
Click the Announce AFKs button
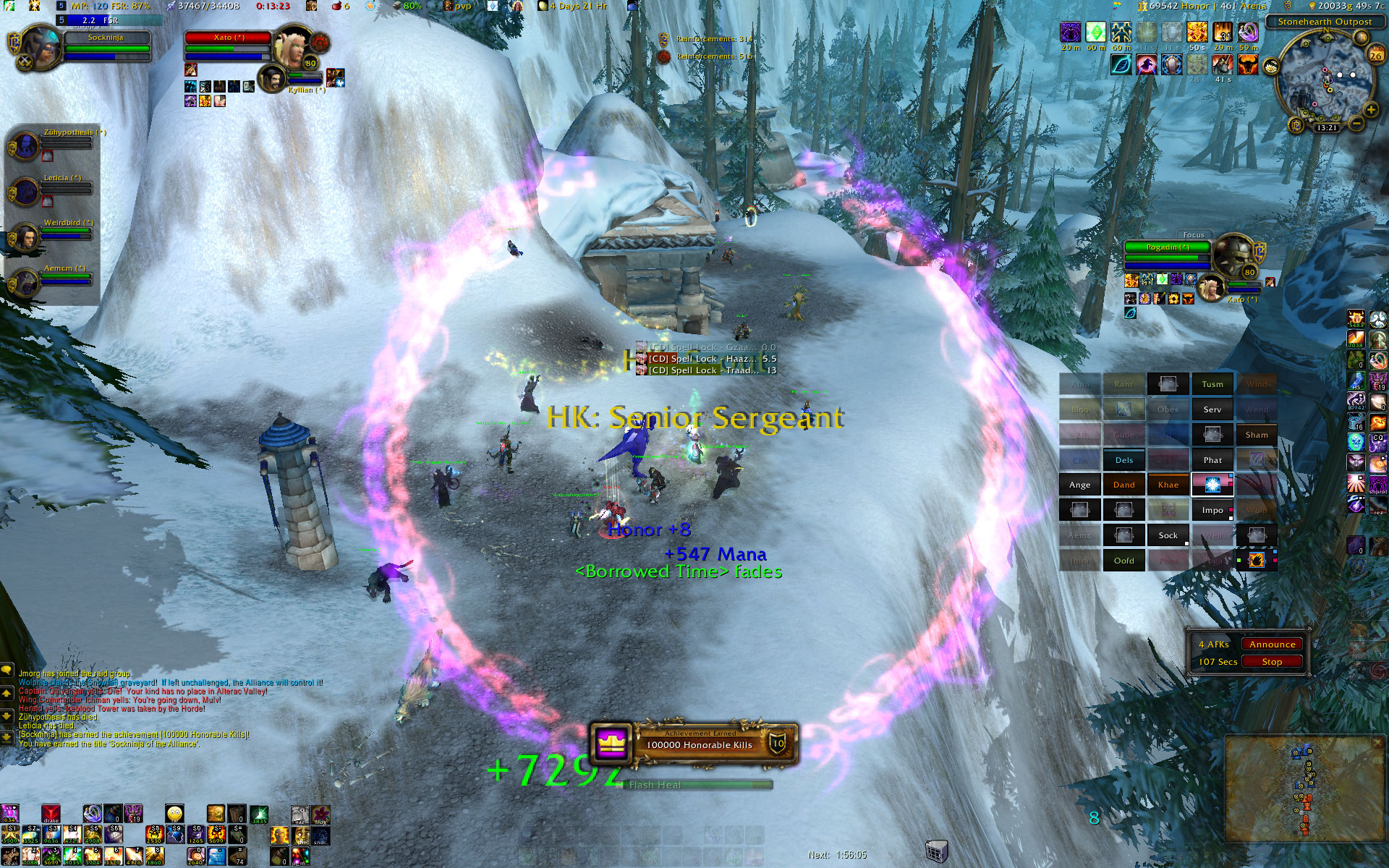pos(1272,644)
